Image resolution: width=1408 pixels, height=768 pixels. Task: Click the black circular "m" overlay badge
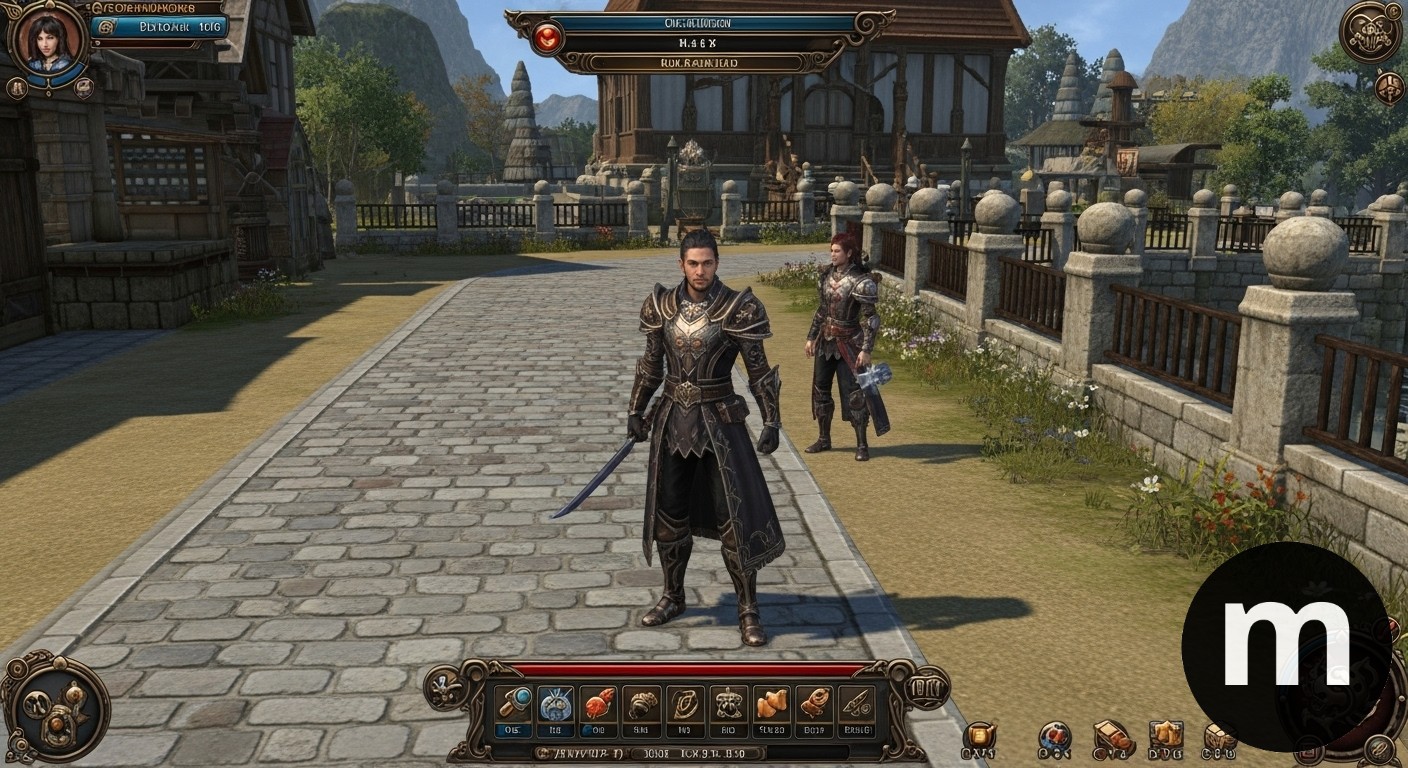tap(1285, 647)
